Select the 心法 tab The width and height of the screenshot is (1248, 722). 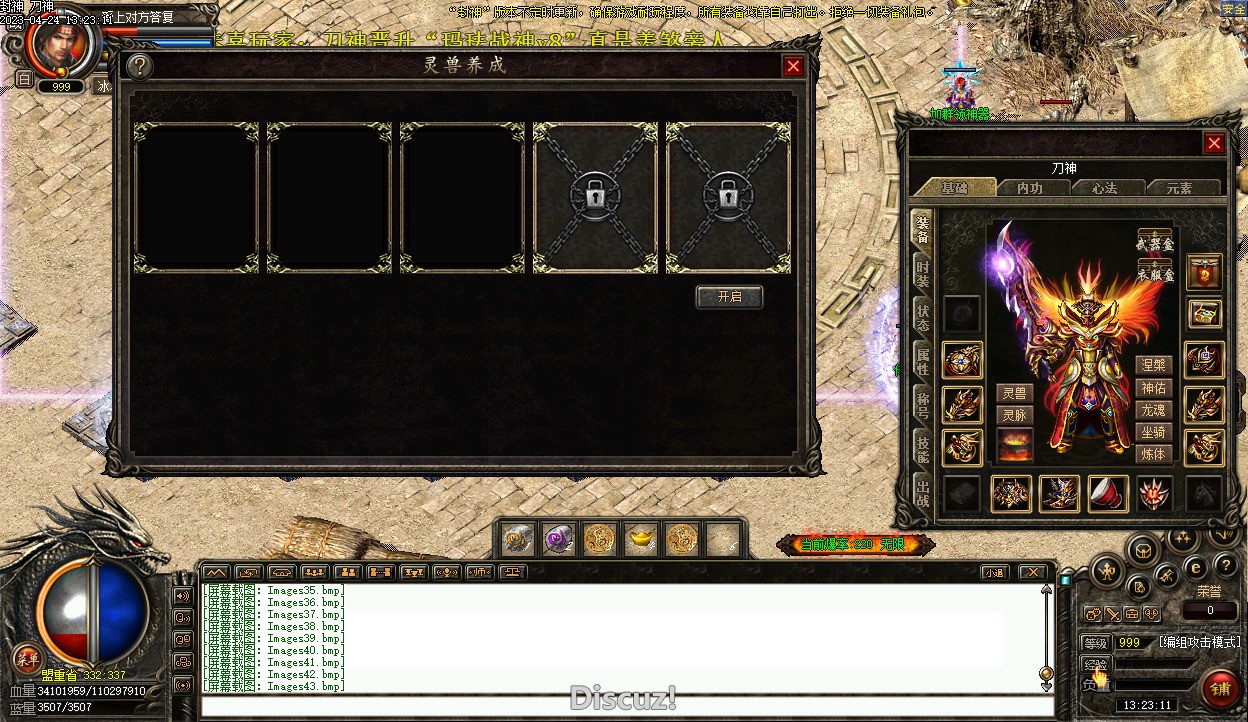pyautogui.click(x=1104, y=188)
